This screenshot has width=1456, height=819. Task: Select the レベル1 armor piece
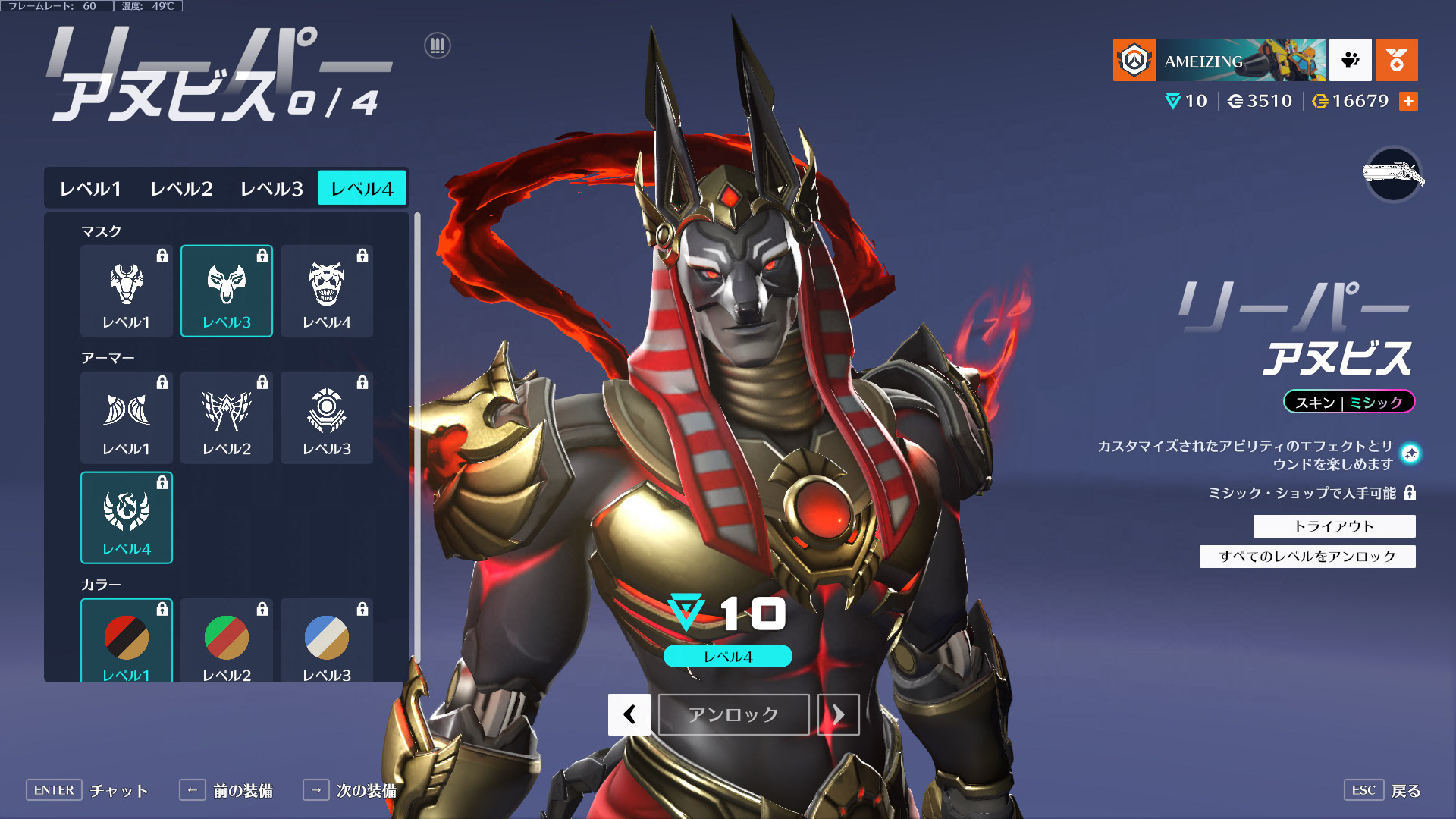pyautogui.click(x=127, y=417)
